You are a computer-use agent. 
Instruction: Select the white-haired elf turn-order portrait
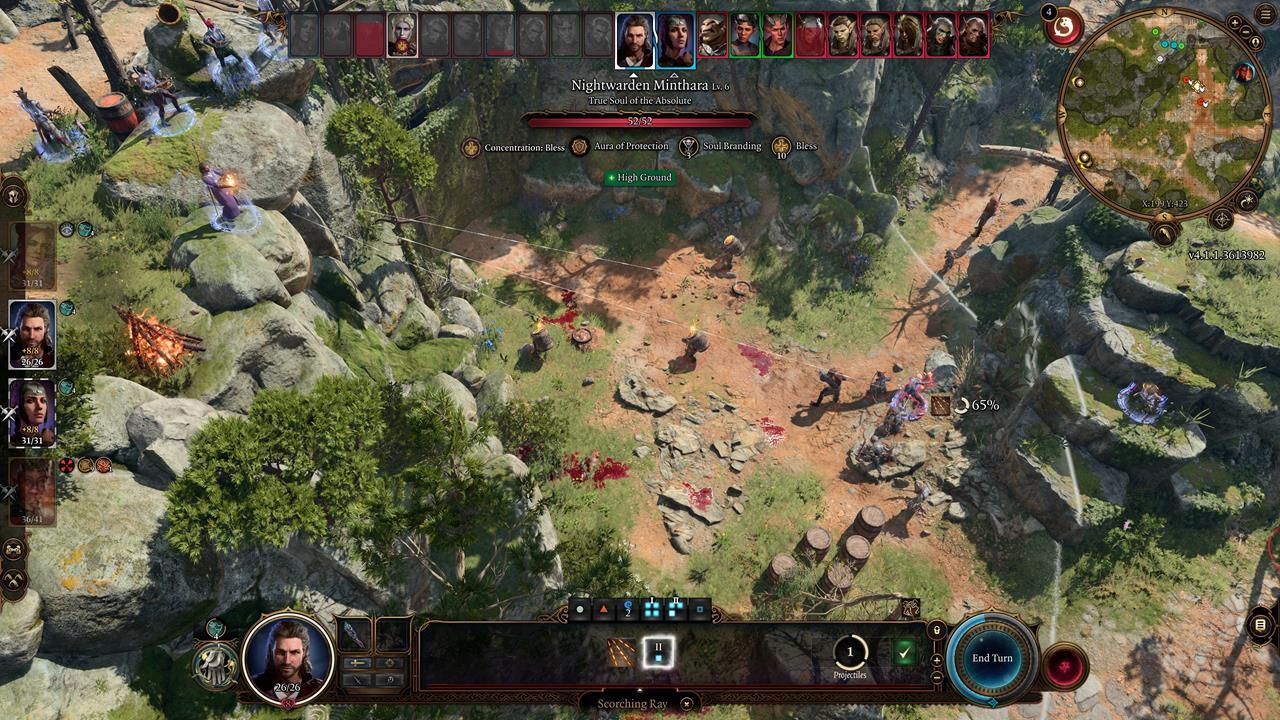(402, 37)
